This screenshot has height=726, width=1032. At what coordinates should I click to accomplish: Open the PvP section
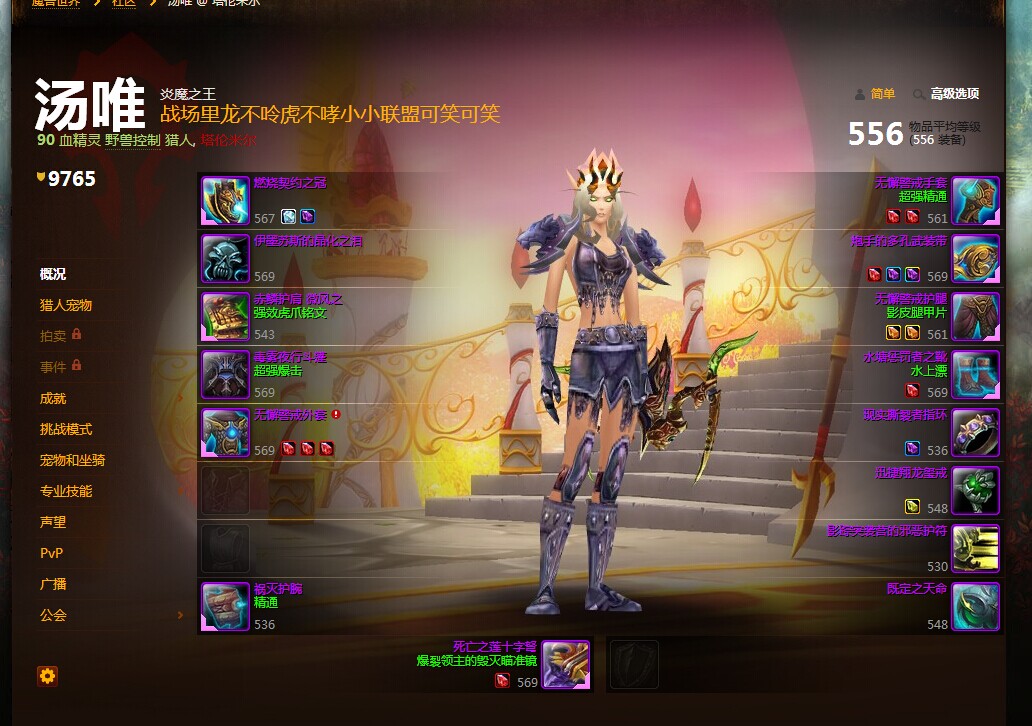51,553
